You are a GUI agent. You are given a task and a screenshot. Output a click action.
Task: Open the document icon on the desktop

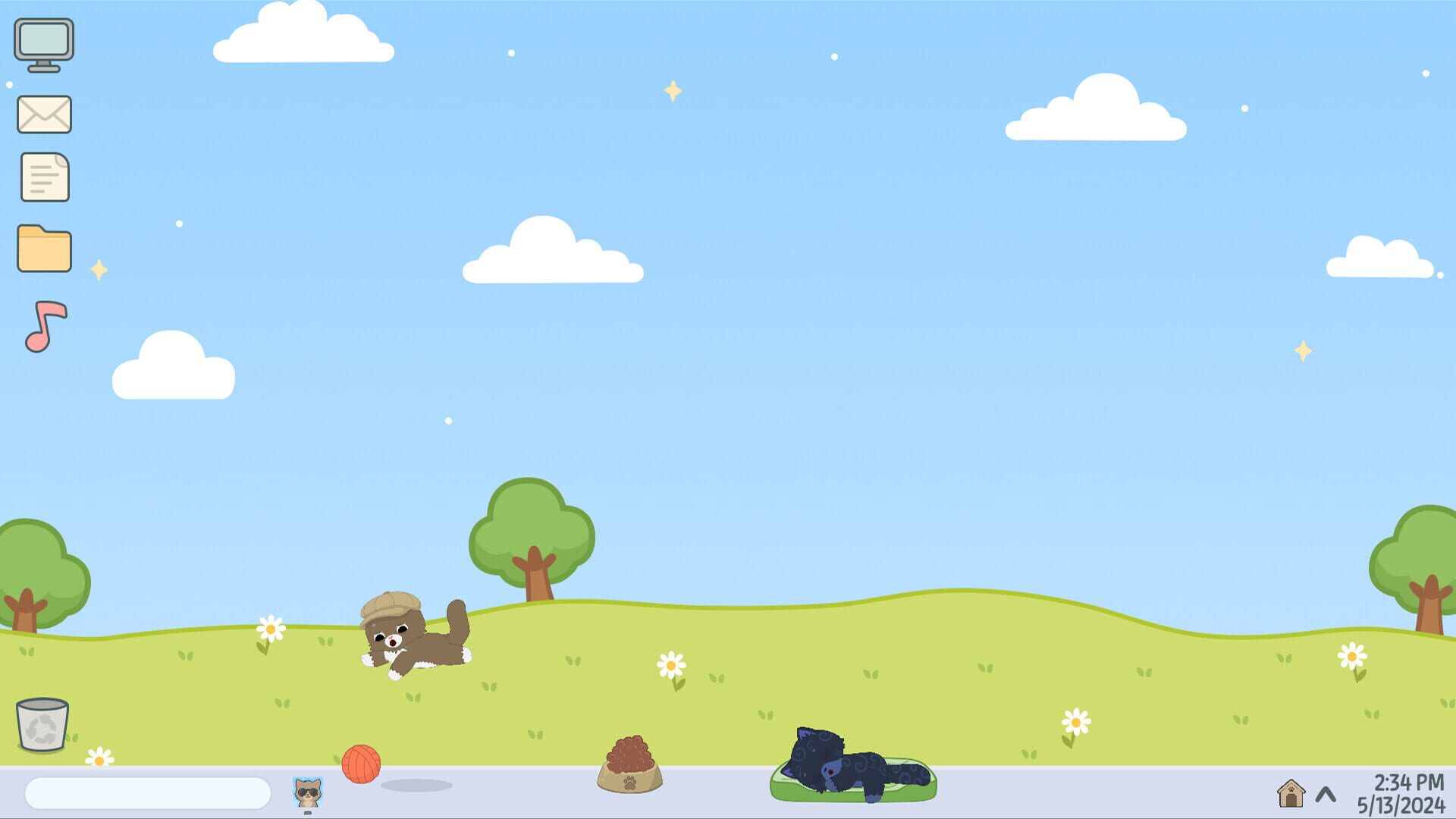43,177
